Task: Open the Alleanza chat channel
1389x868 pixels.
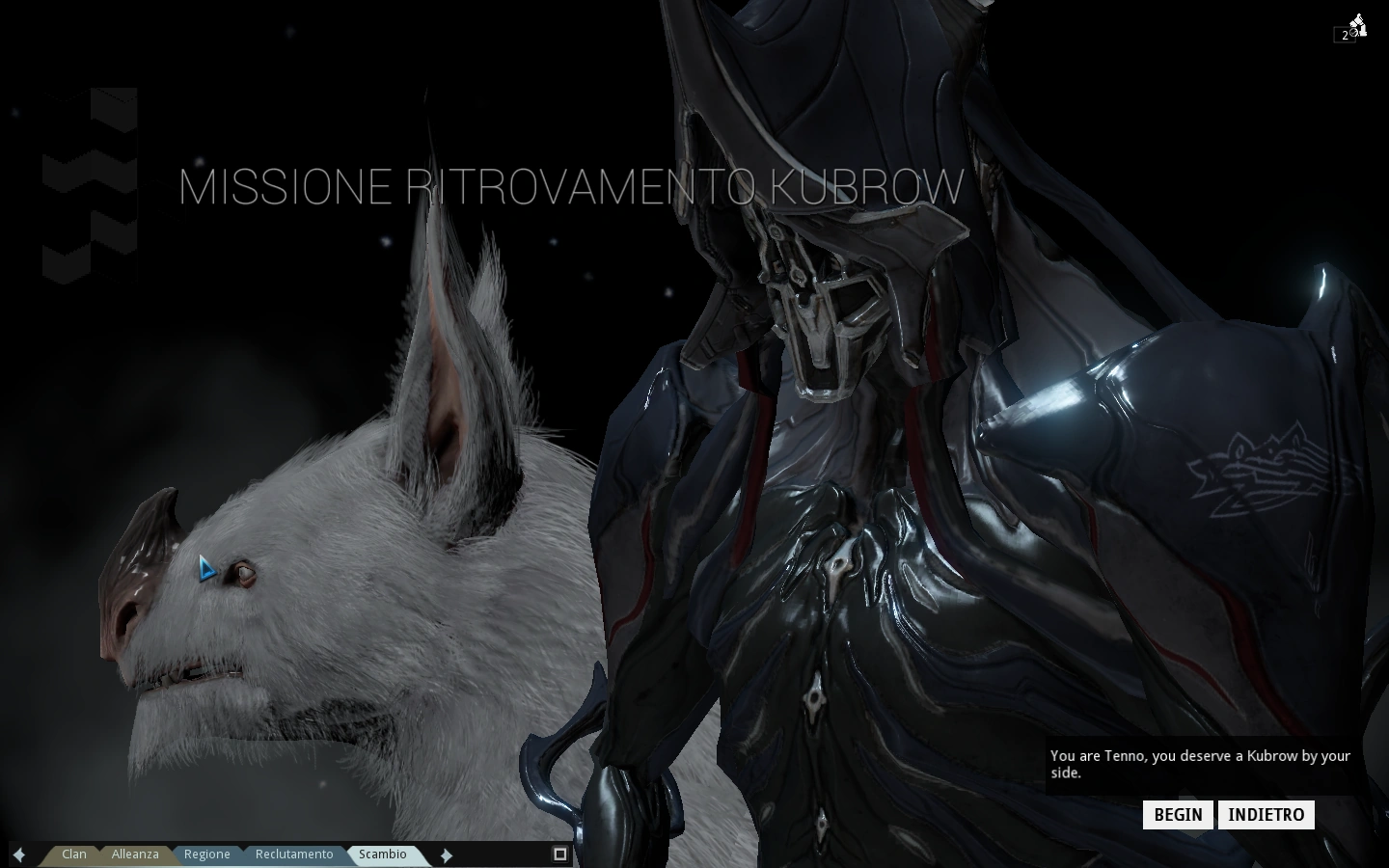Action: pos(135,854)
